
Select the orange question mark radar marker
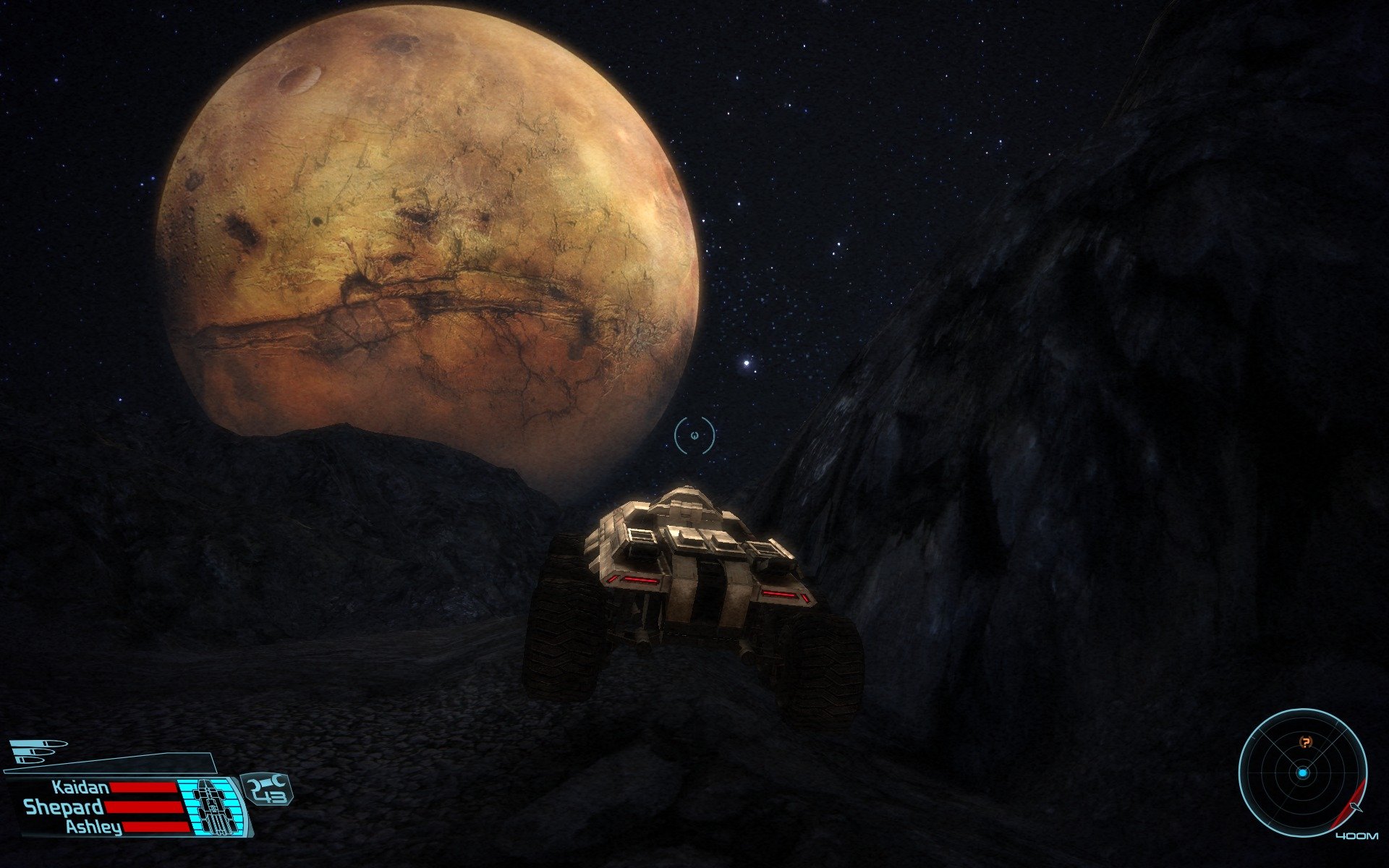1305,742
